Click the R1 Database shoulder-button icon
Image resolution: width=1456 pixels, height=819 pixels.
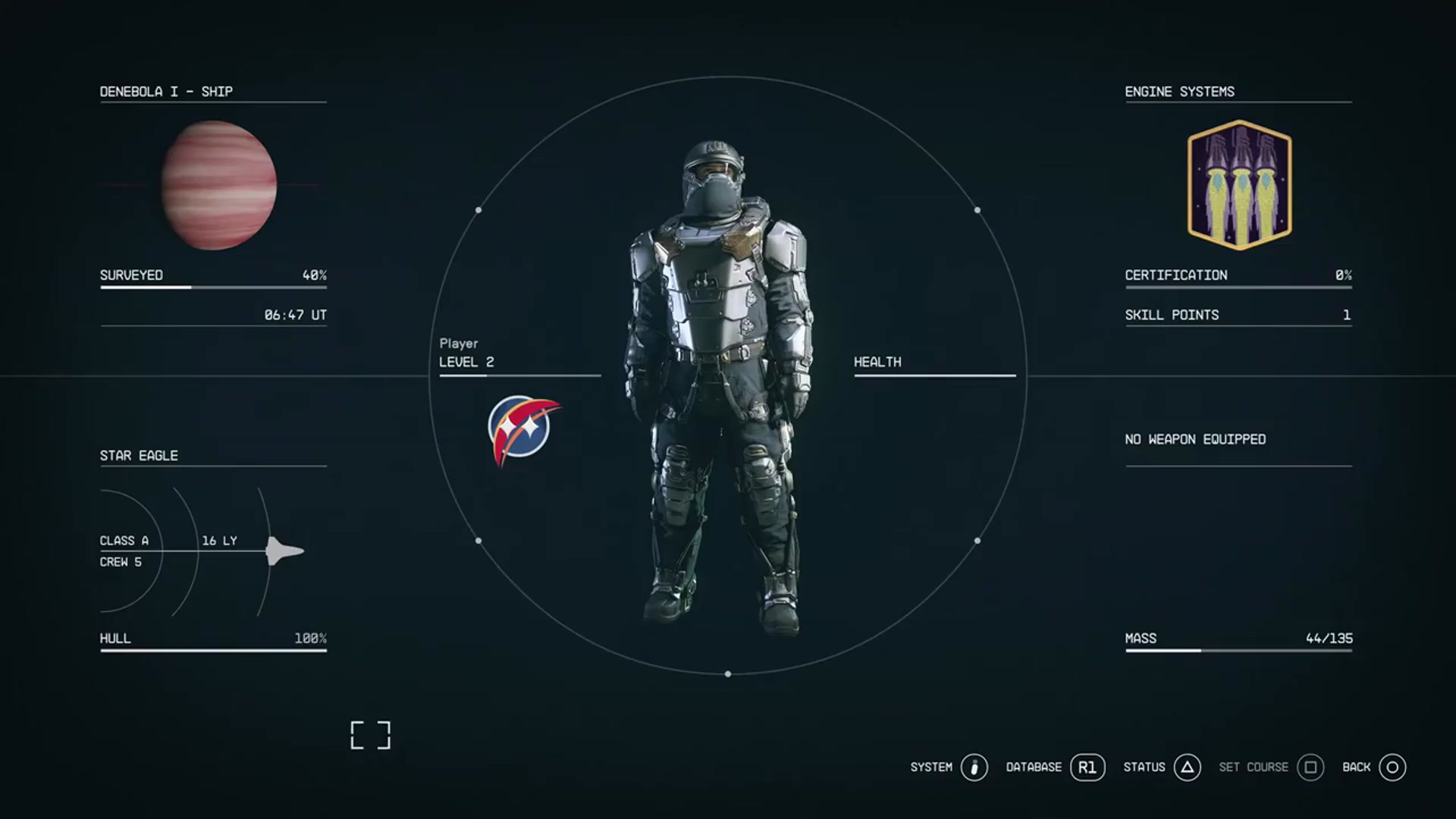click(1087, 767)
